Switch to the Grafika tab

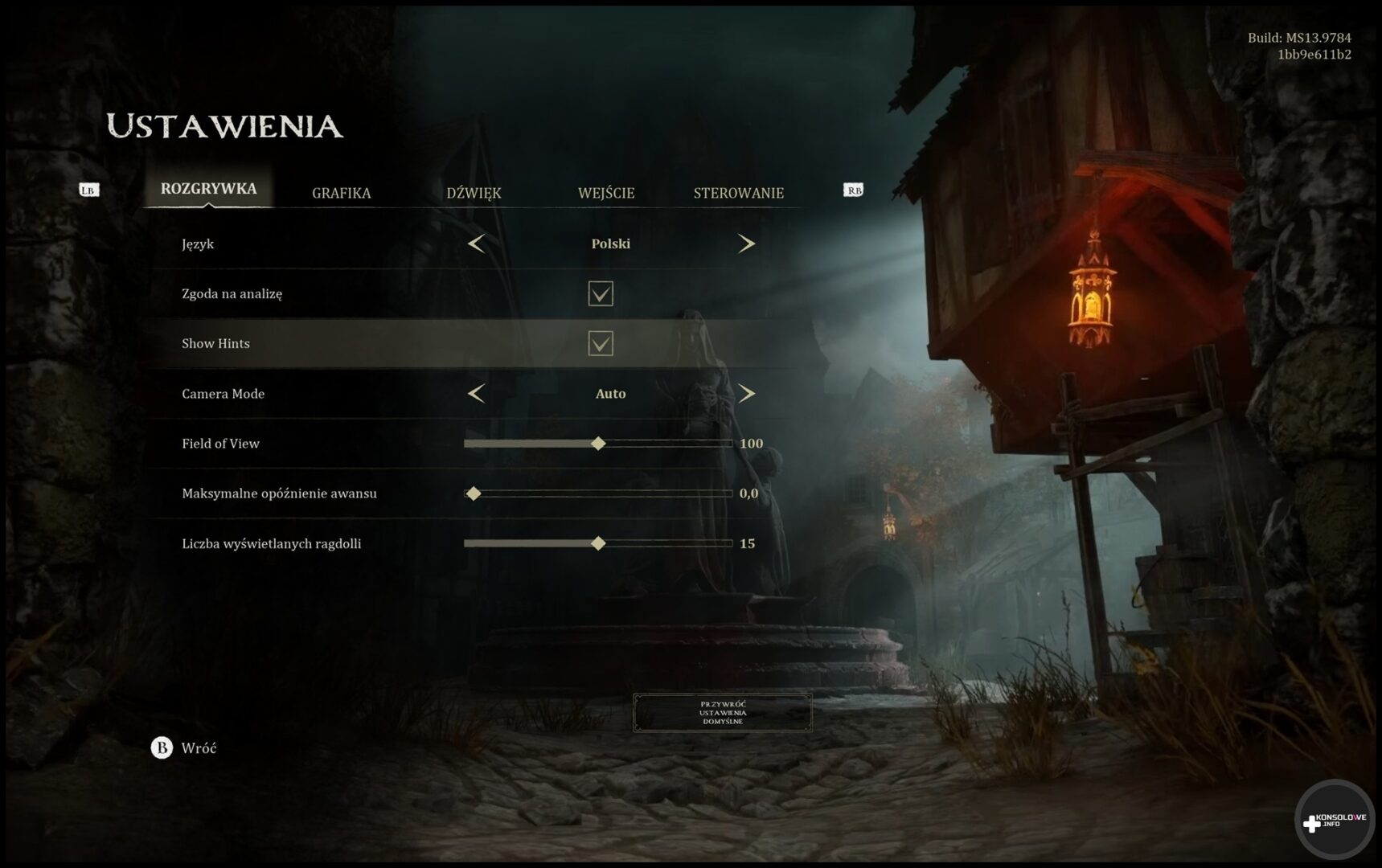click(341, 193)
